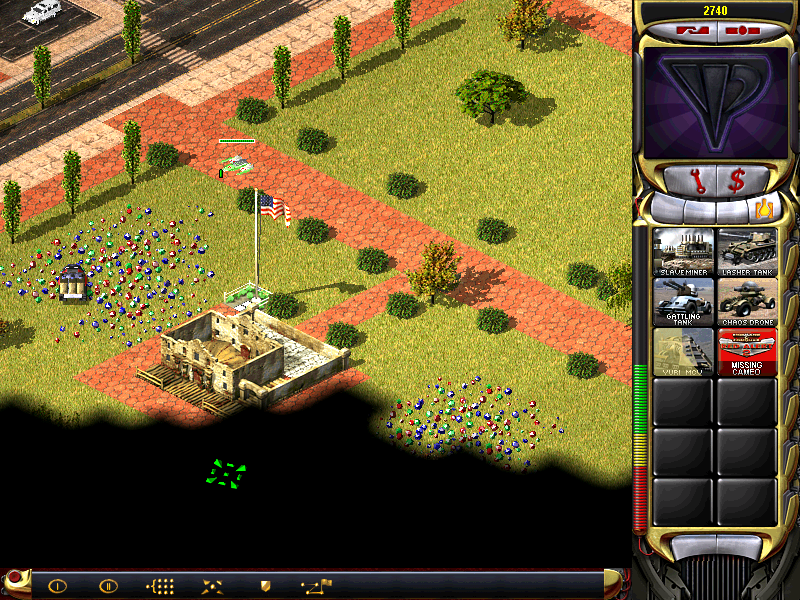
Task: Open the top-right red options button
Action: pos(738,31)
